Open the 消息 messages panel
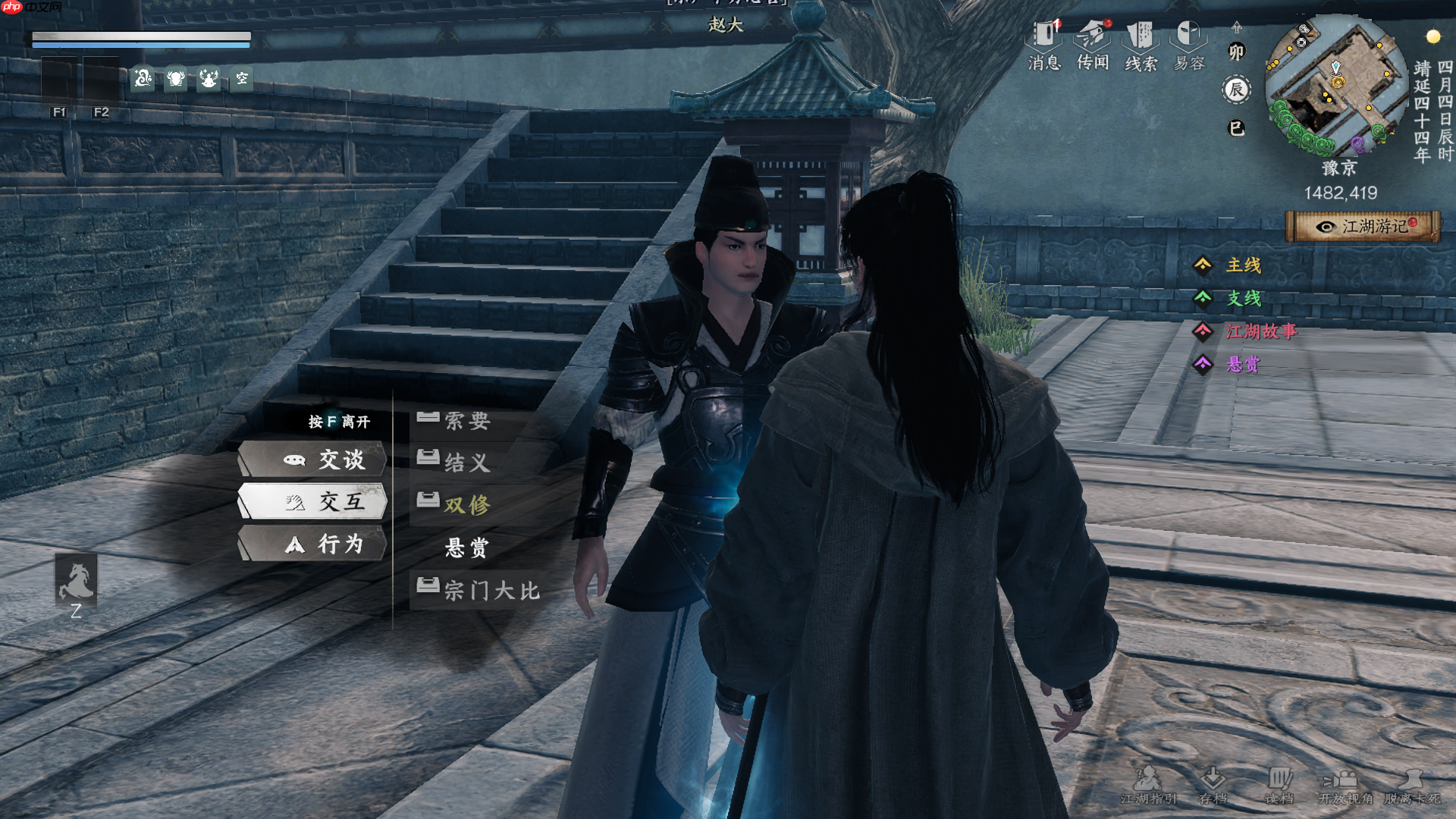The width and height of the screenshot is (1456, 819). point(1044,45)
